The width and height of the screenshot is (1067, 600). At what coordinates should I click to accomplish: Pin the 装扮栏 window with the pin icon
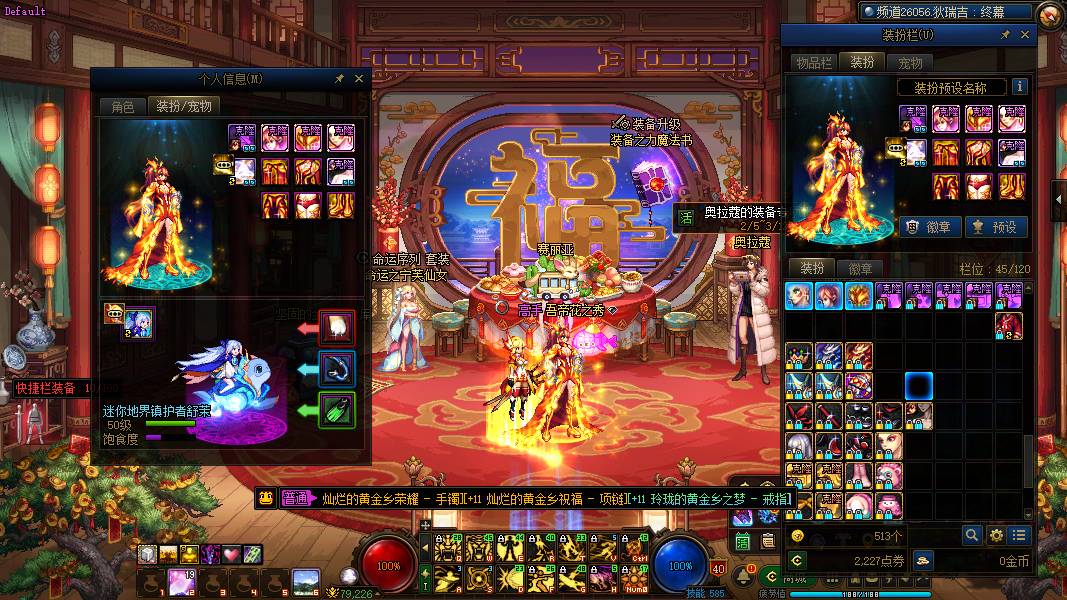[x=1005, y=35]
